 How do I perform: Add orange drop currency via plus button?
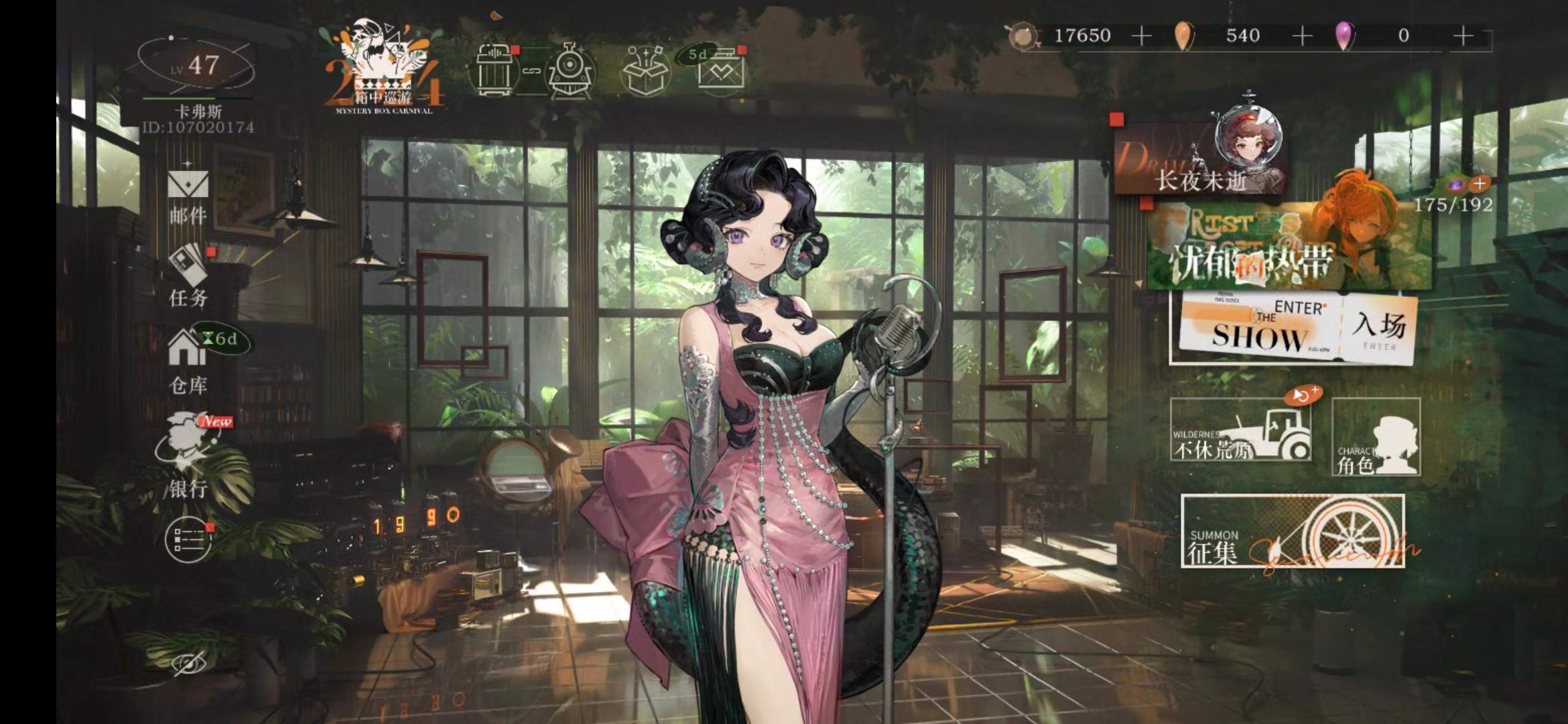1302,36
